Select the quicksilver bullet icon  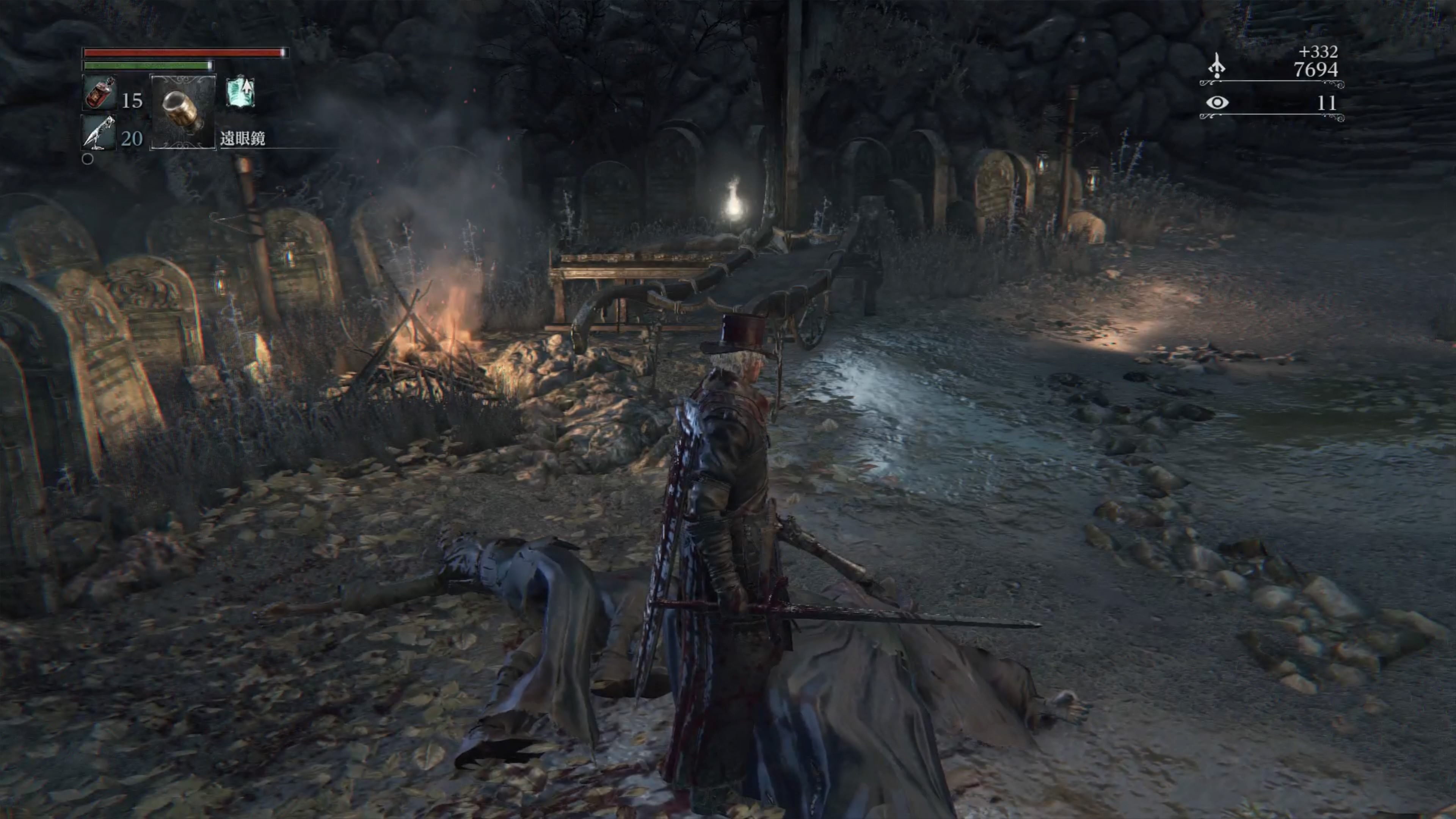pyautogui.click(x=99, y=132)
